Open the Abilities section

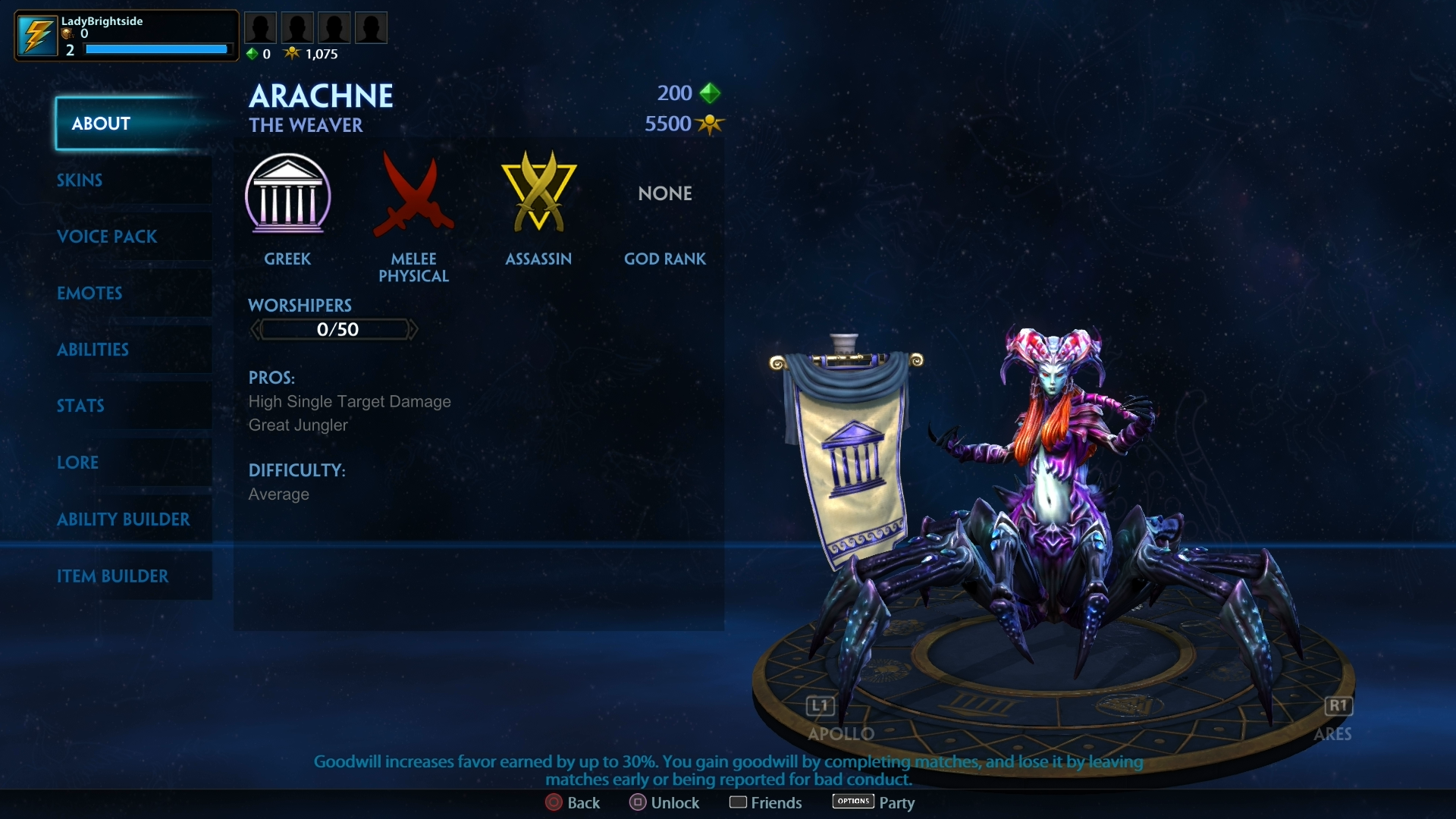point(93,350)
